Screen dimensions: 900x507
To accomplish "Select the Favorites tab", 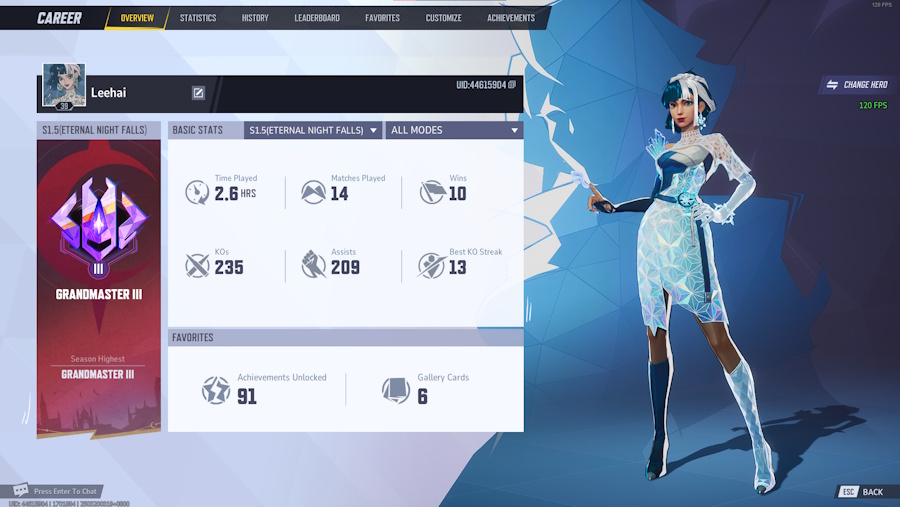I will (382, 18).
